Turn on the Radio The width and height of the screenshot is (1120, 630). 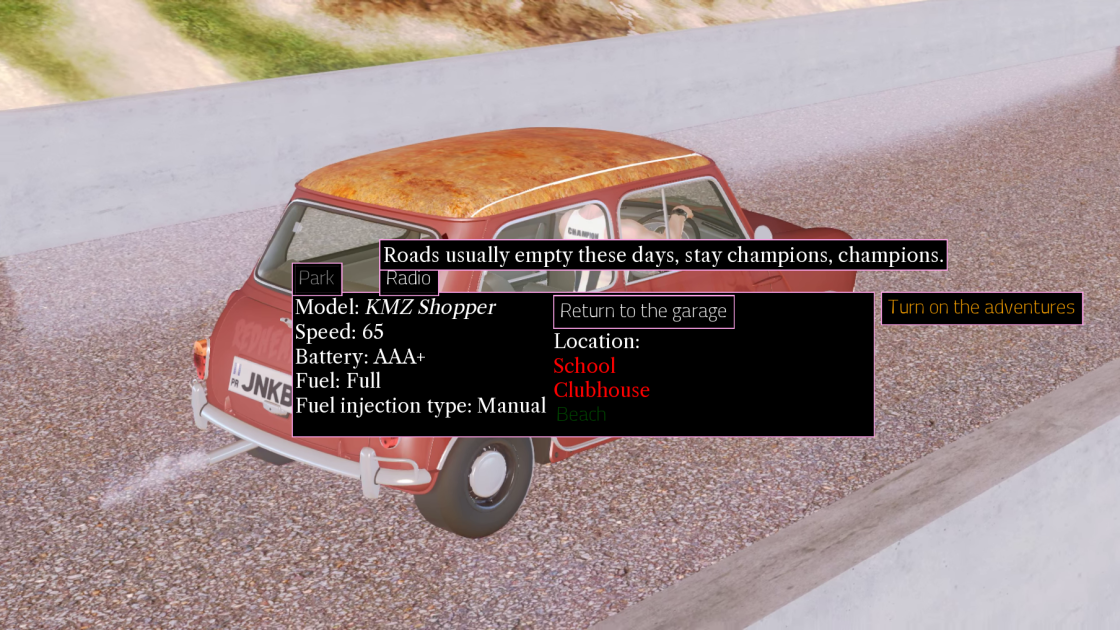pyautogui.click(x=409, y=279)
